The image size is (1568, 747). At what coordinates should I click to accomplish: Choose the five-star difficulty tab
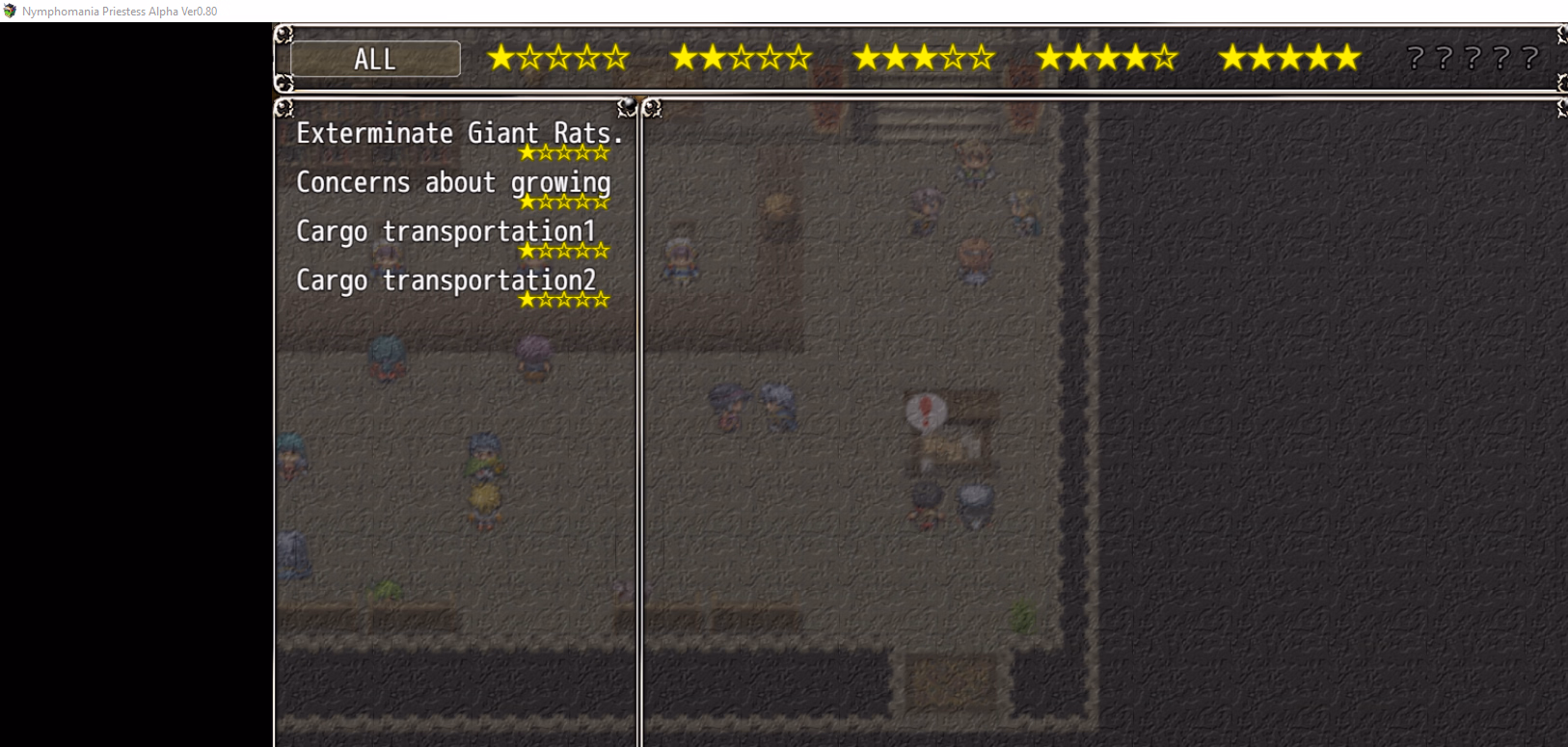1289,59
